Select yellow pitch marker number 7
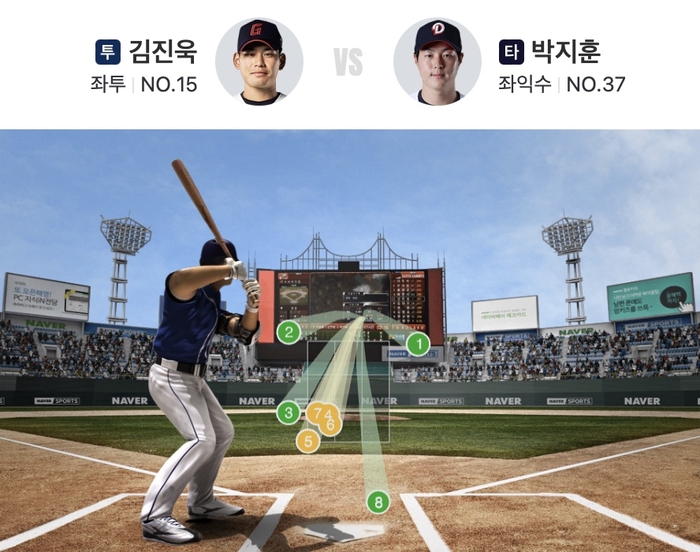The image size is (700, 552). tap(316, 412)
